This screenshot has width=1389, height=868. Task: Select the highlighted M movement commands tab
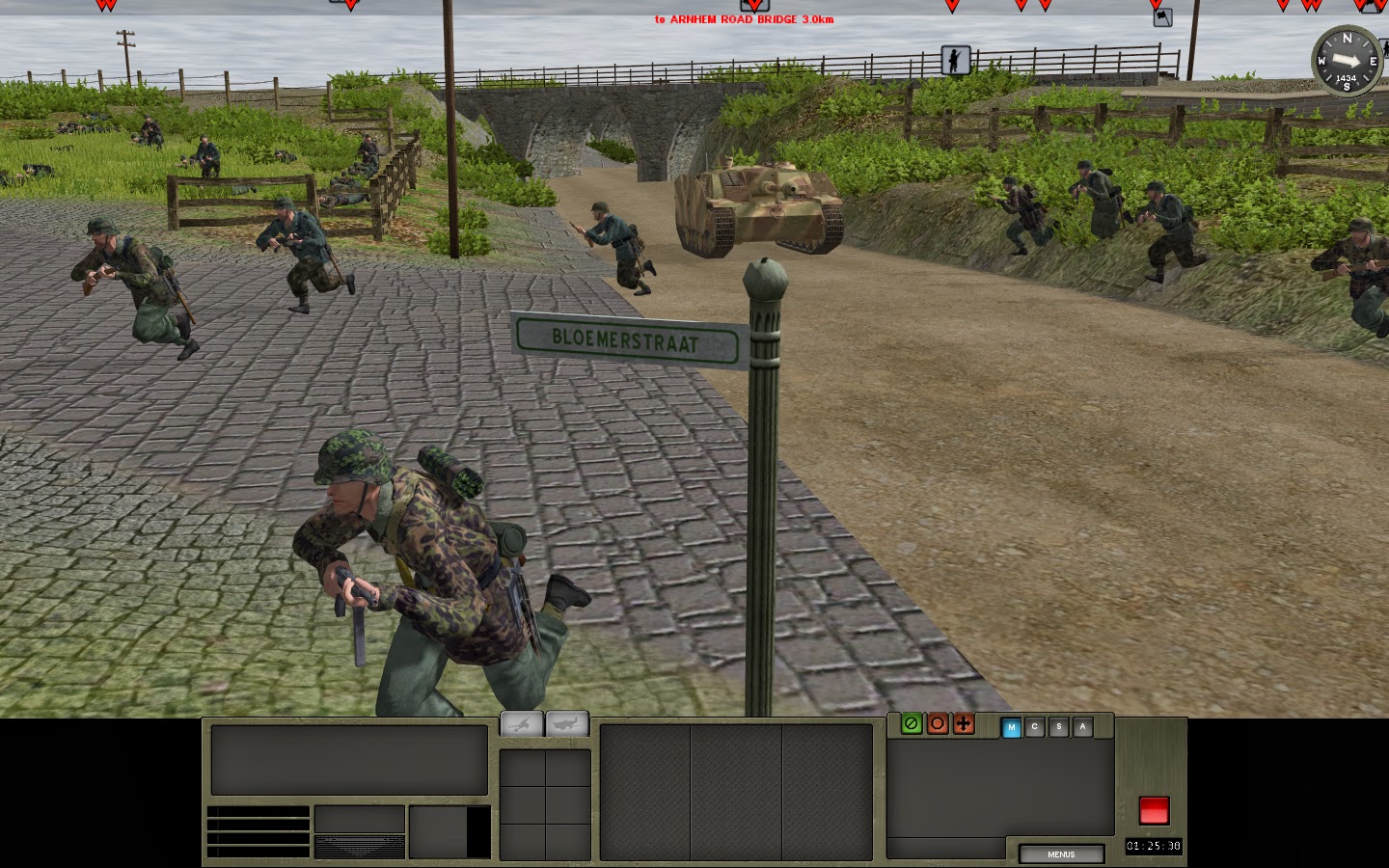point(1011,729)
